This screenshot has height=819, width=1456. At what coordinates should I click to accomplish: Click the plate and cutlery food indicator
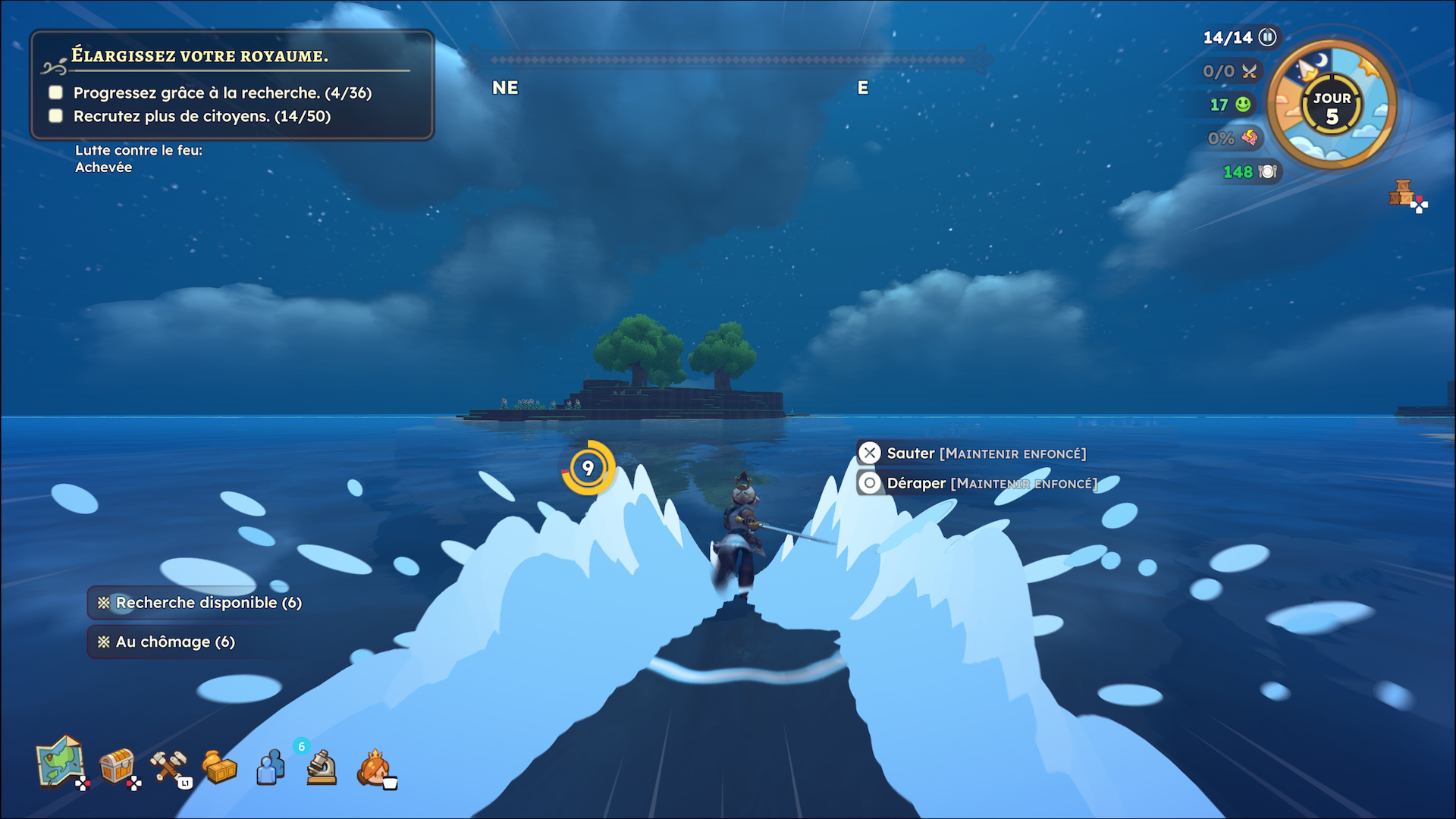[1267, 172]
